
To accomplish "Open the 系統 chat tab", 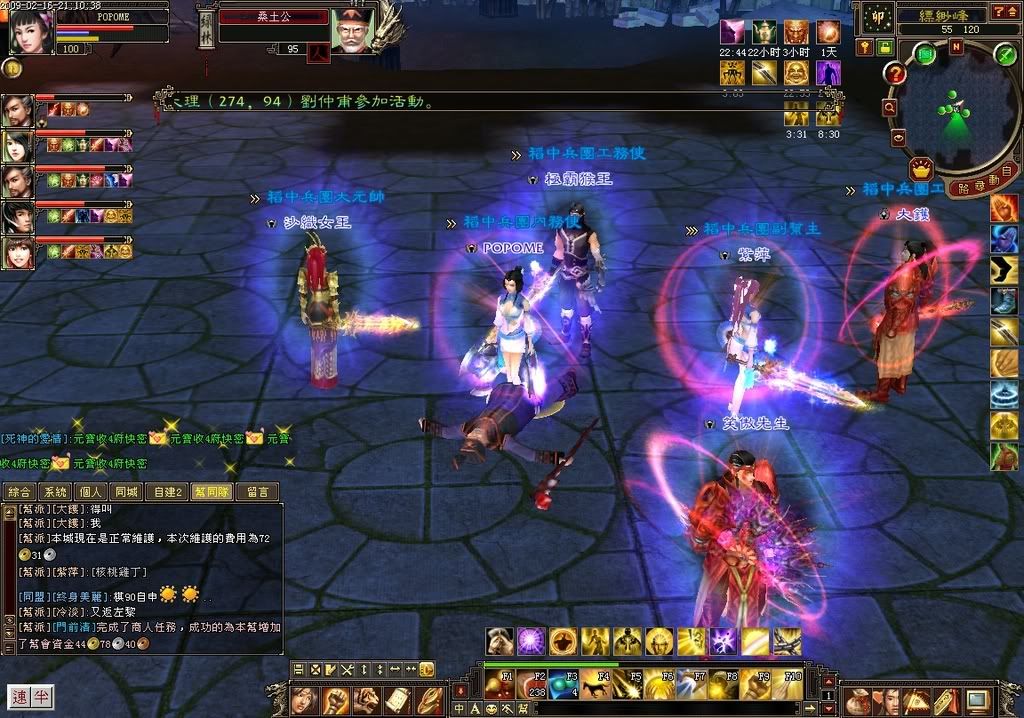I will [x=55, y=492].
